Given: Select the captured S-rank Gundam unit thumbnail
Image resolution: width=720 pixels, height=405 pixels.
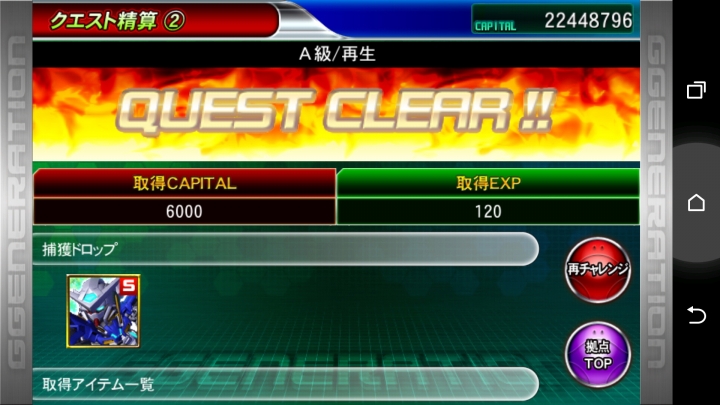Looking at the screenshot, I should 103,311.
